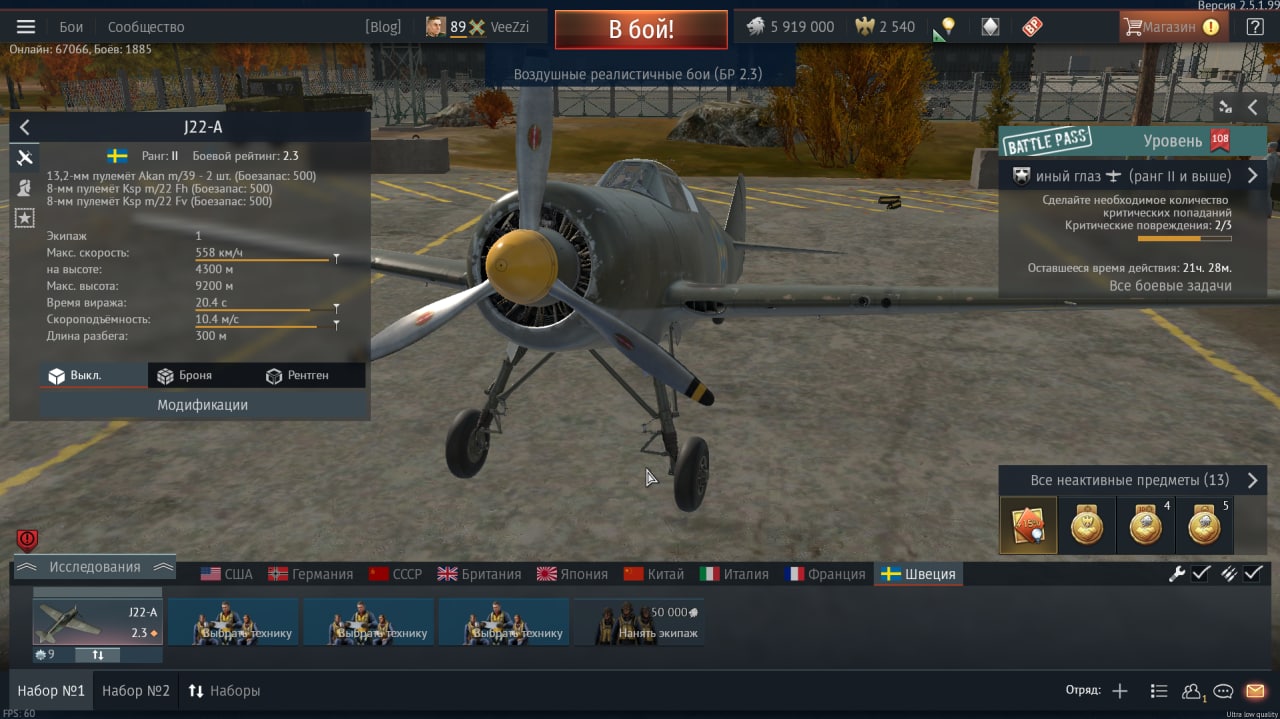Open the Battle Pass level banner

(x=1132, y=141)
